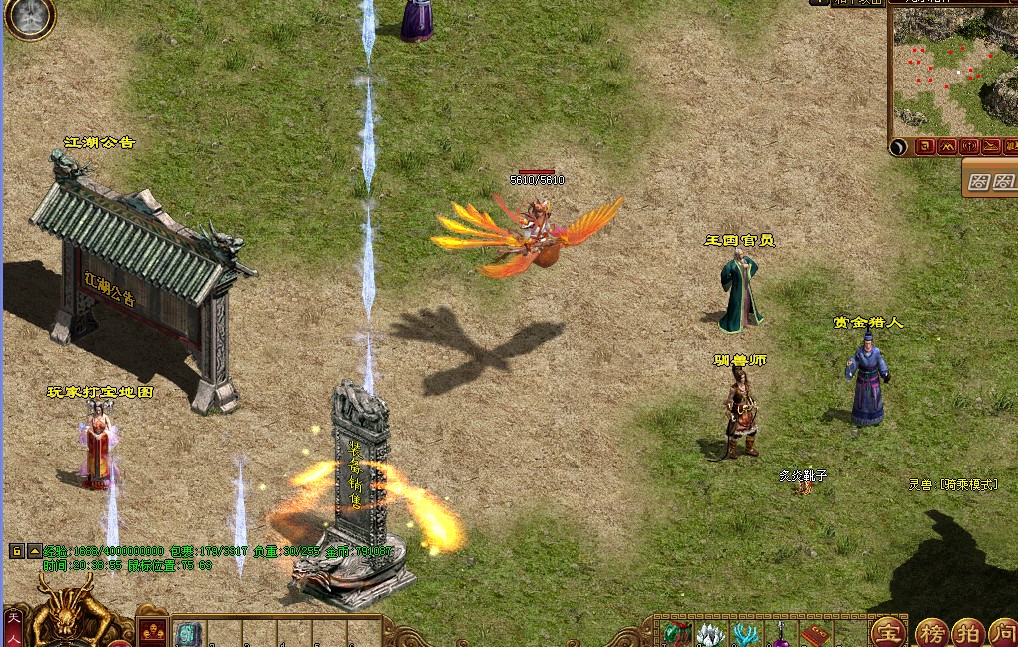Image resolution: width=1018 pixels, height=647 pixels.
Task: Use the purple potion hotbar item
Action: [780, 634]
